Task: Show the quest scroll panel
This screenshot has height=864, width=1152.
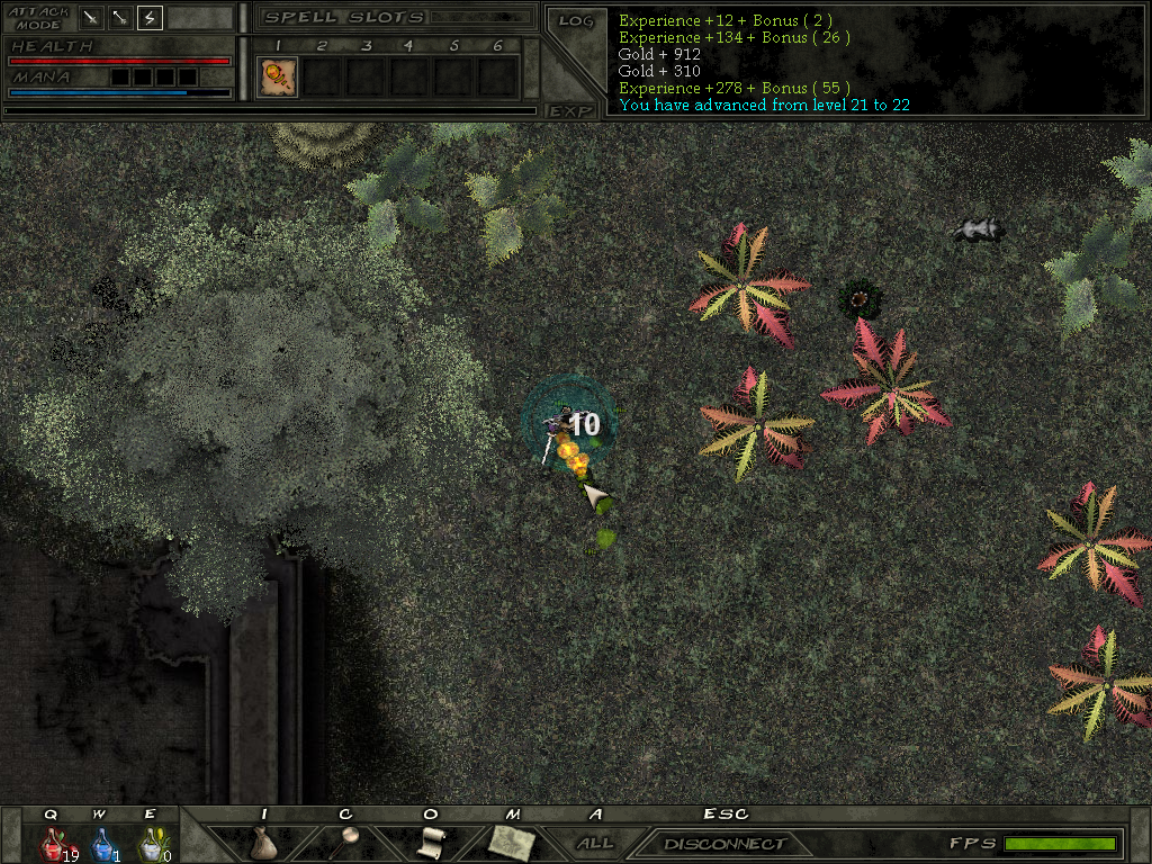Action: 430,842
